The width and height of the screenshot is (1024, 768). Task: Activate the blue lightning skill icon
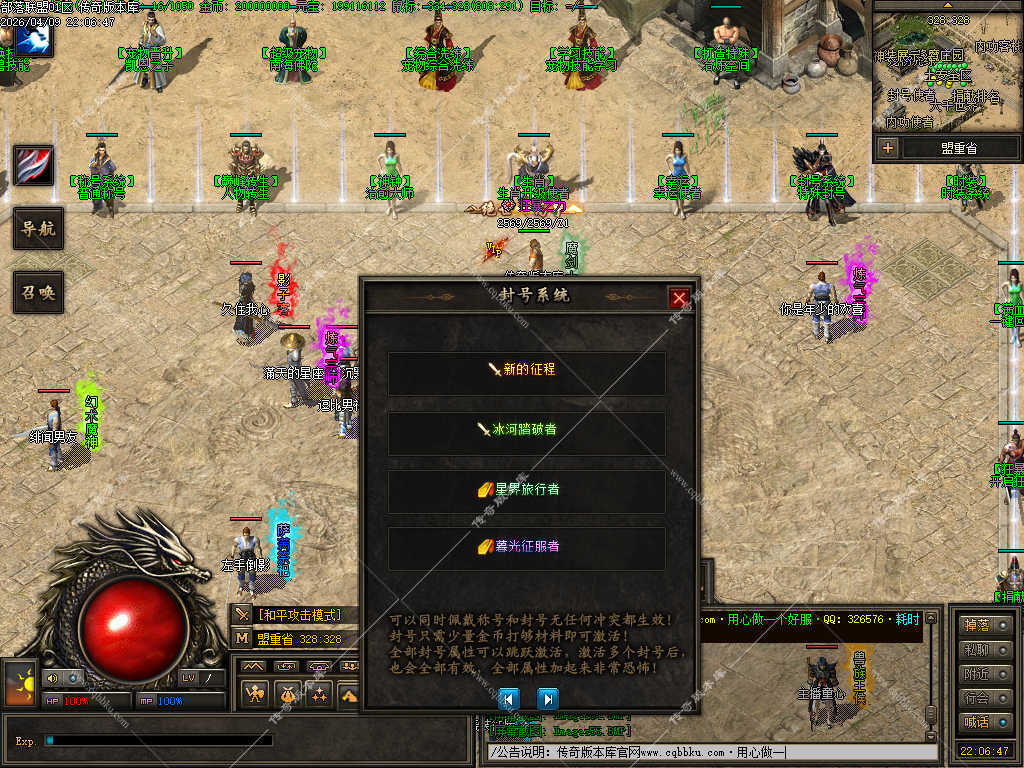34,40
